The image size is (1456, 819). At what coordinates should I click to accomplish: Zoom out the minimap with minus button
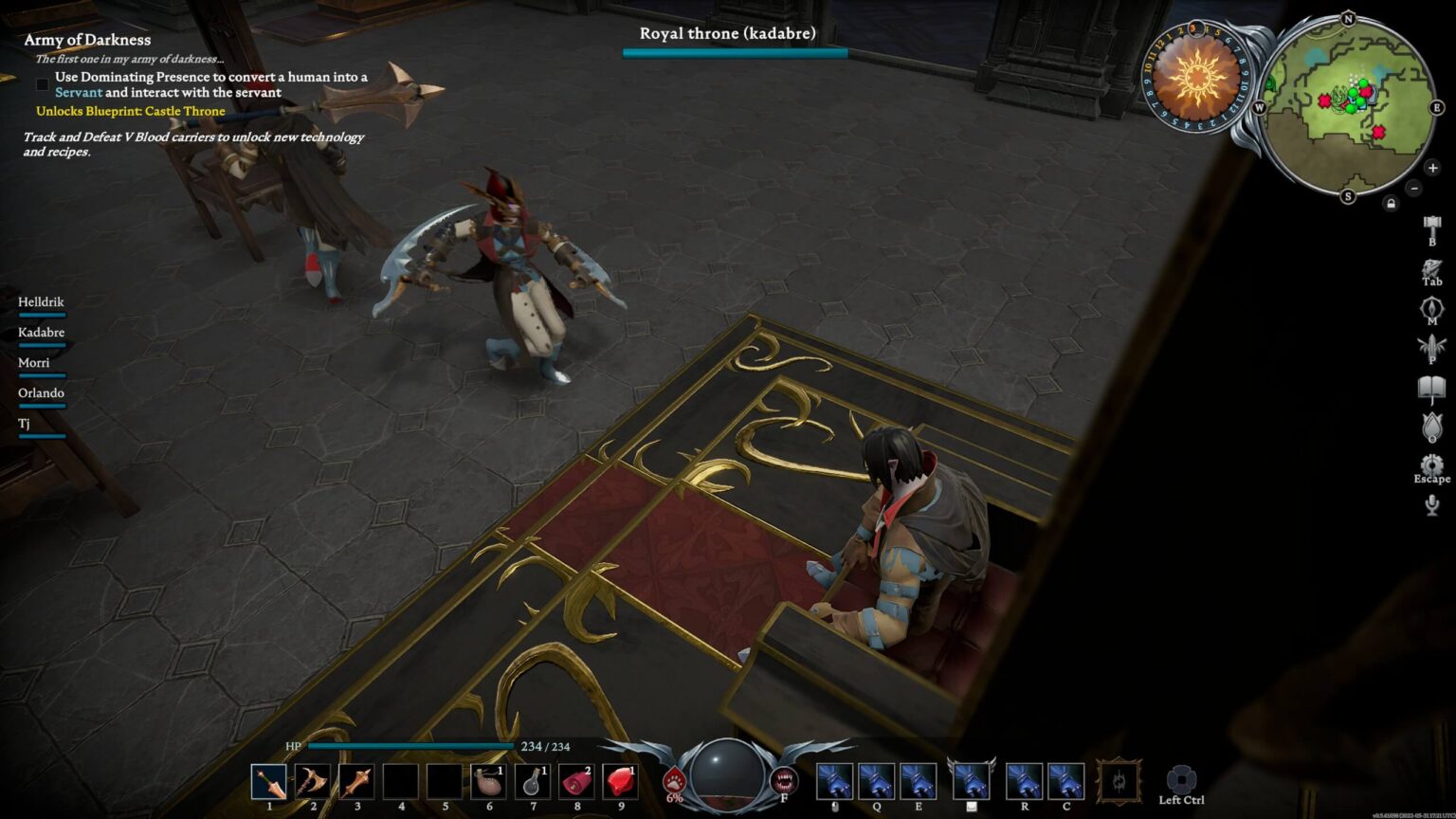click(x=1413, y=188)
